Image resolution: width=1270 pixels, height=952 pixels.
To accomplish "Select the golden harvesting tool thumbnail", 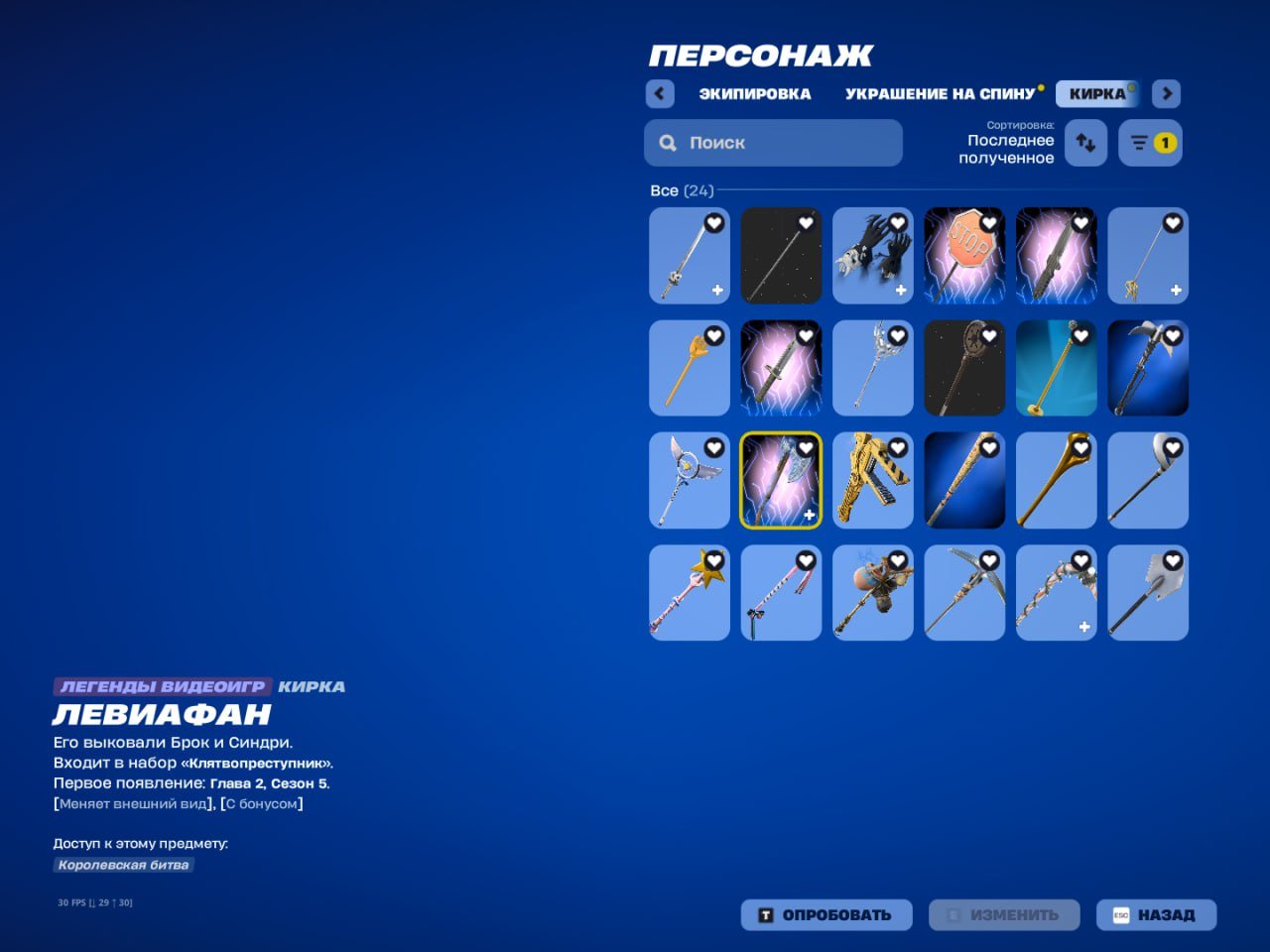I will [x=1056, y=480].
